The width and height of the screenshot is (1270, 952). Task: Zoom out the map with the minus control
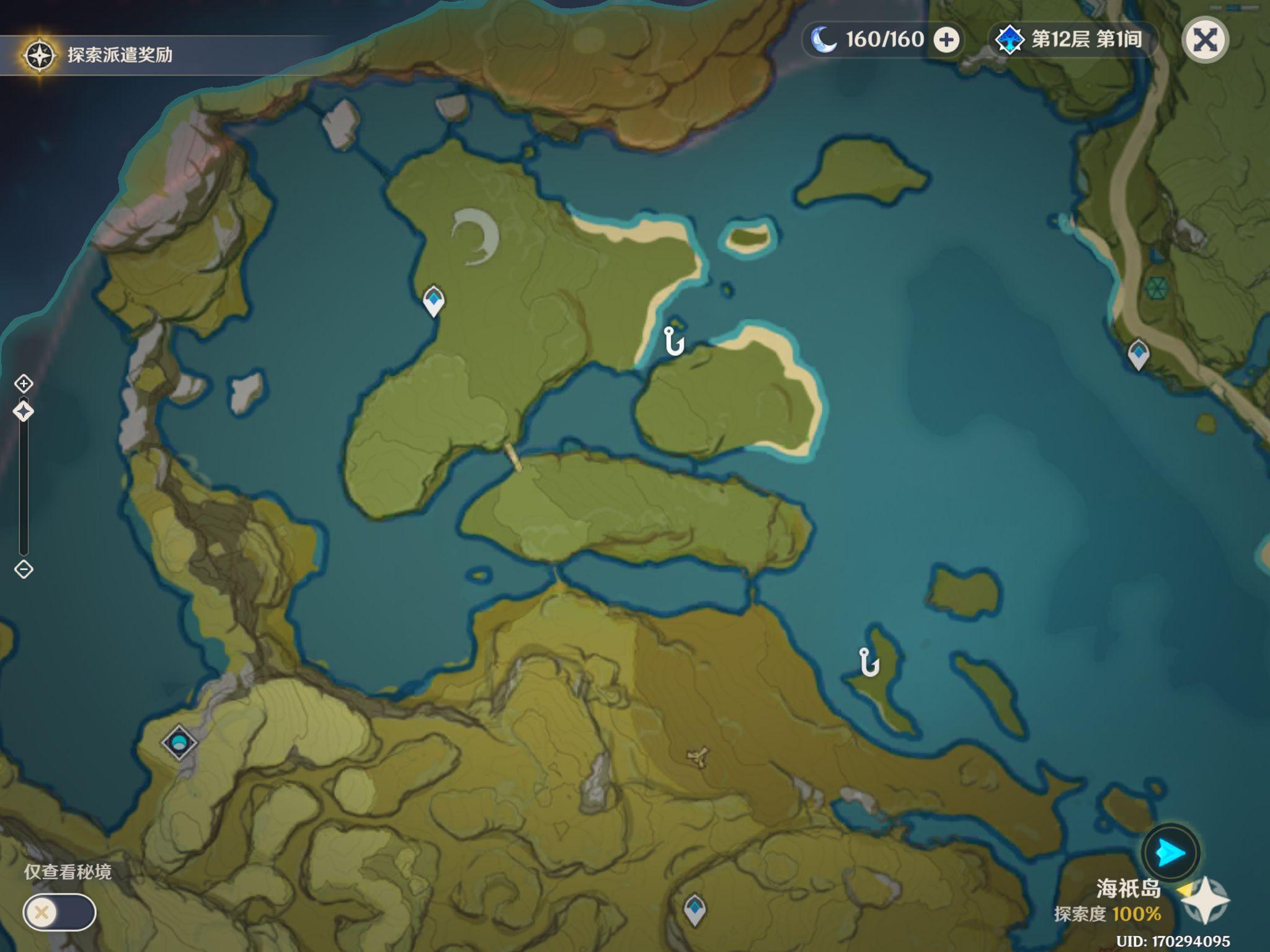tap(24, 569)
